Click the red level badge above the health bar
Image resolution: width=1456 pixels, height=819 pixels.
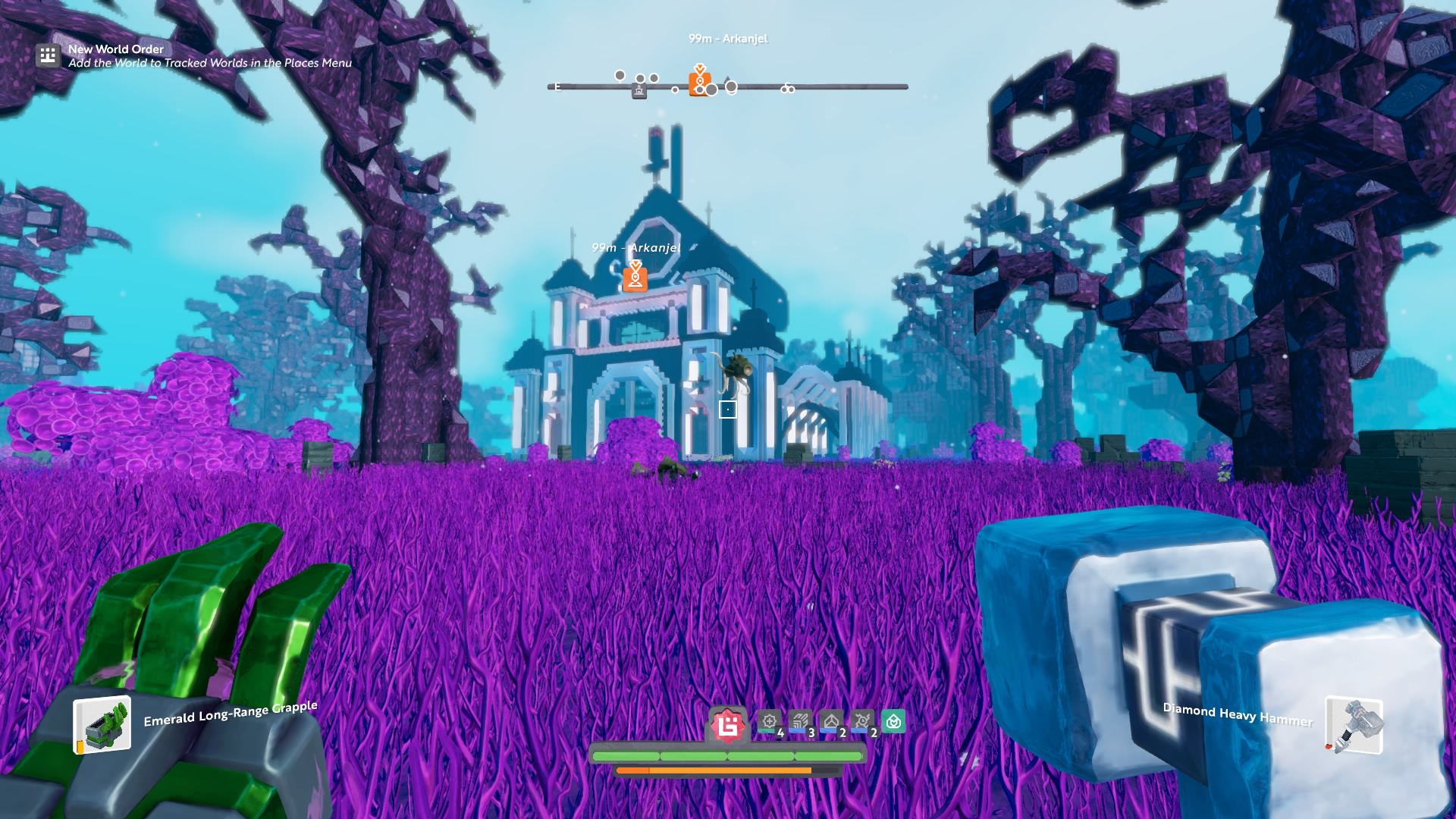(728, 726)
